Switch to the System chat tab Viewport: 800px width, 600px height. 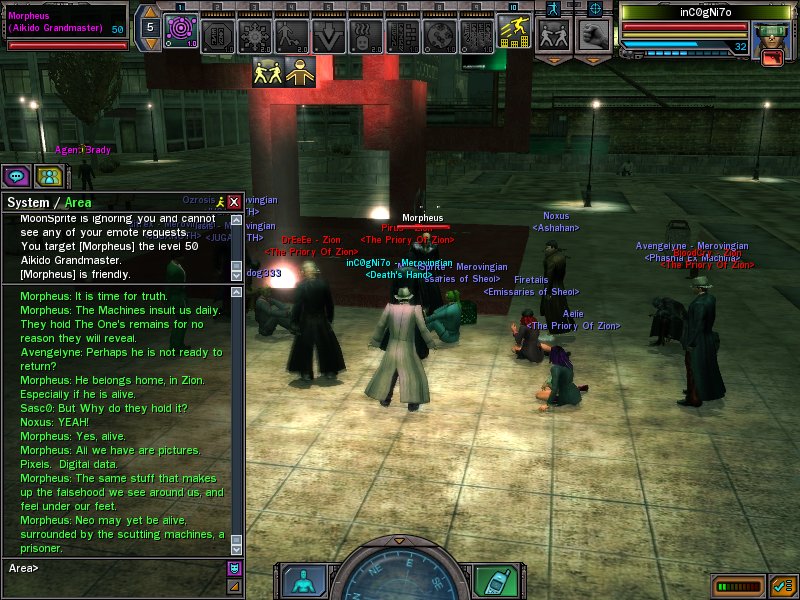pos(28,202)
